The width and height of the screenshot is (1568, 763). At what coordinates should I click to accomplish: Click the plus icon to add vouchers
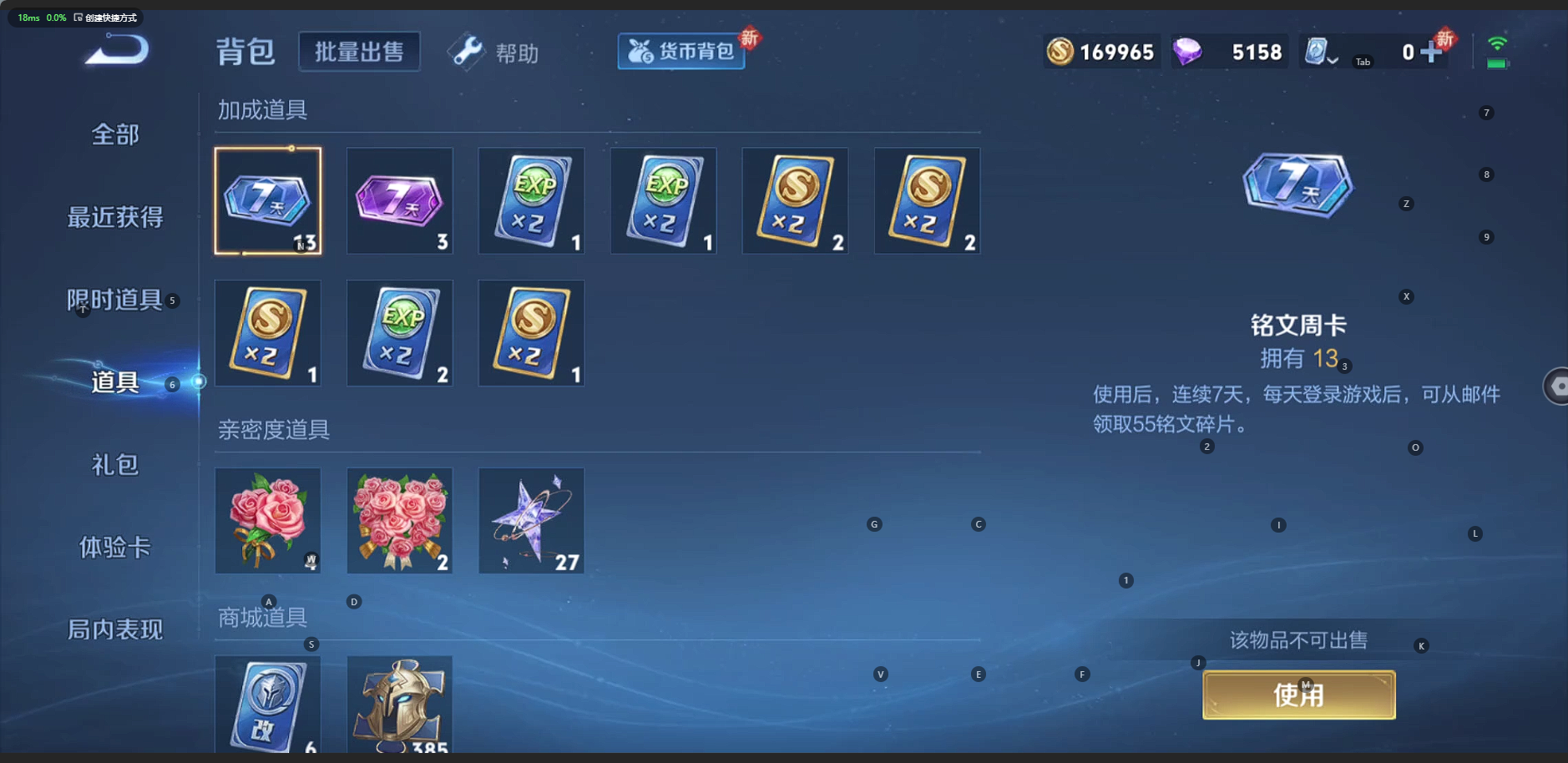1431,53
